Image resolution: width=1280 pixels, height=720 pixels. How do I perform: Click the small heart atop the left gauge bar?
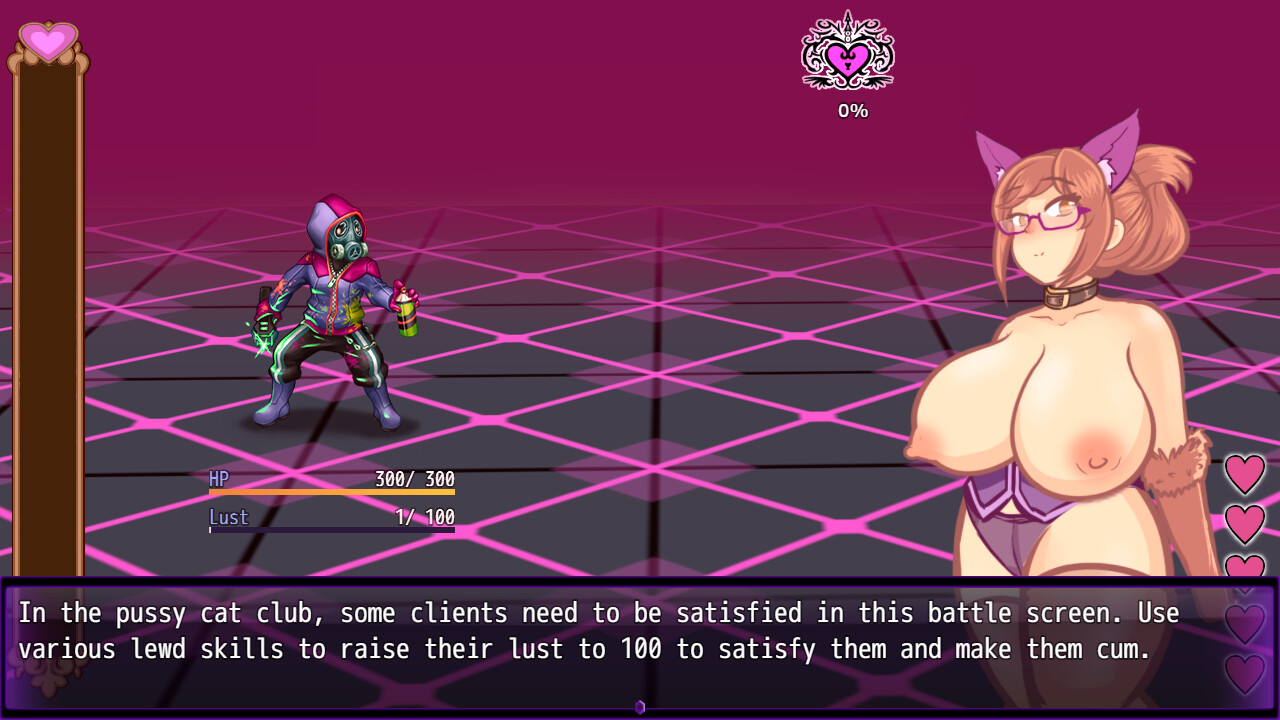pyautogui.click(x=47, y=41)
